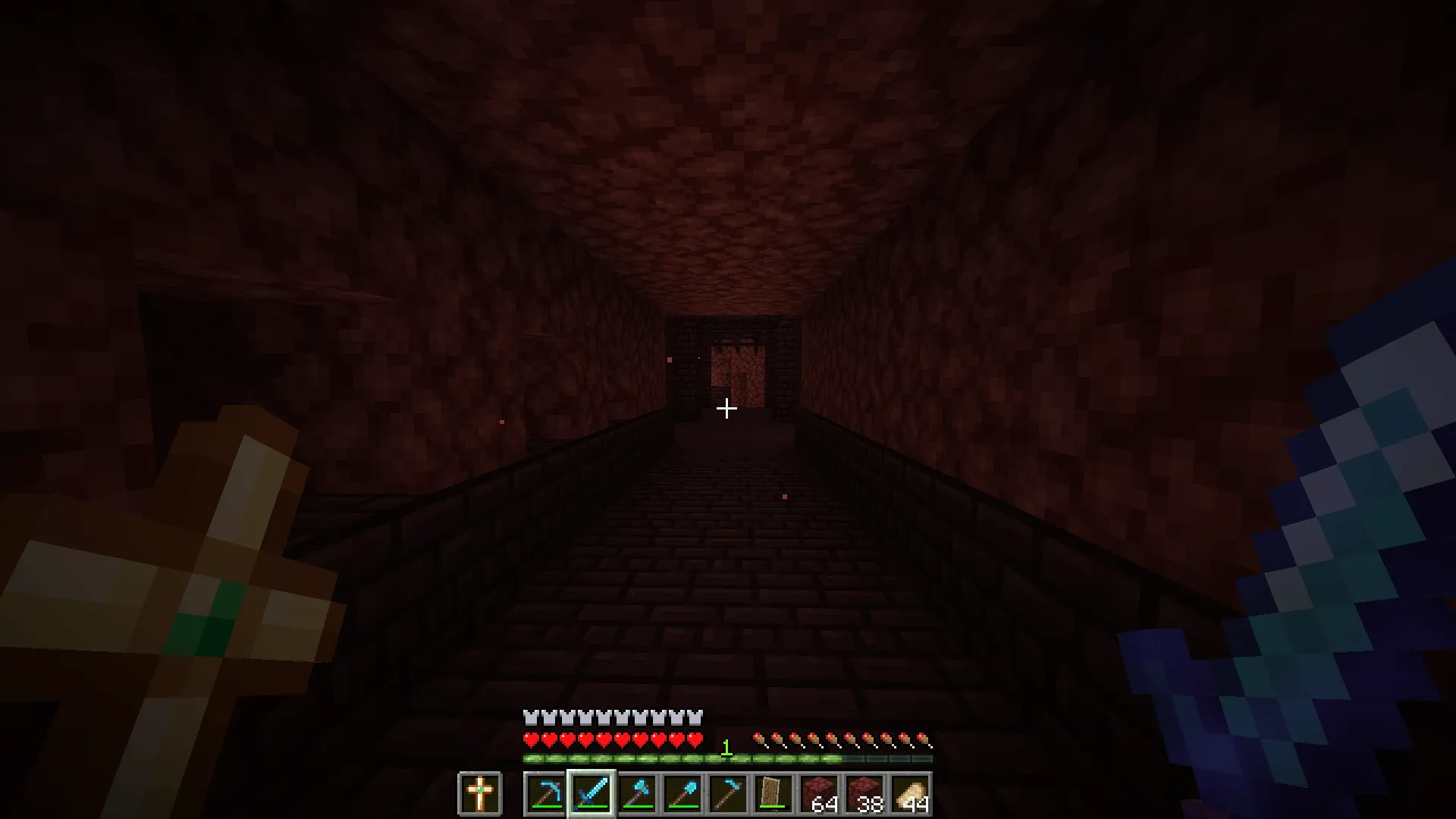Select the diamond shovel
Screen dimensions: 1456x819
point(684,792)
